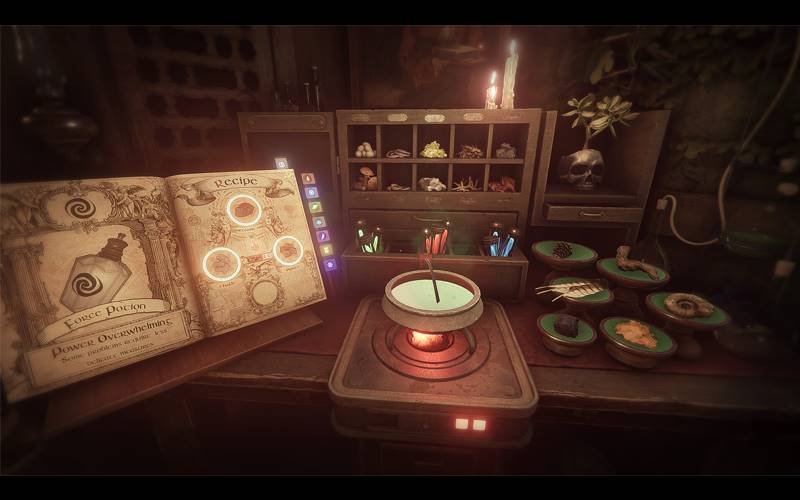Screen dimensions: 800x500
Task: Pick the white eggs from the shelf
Action: [x=366, y=150]
